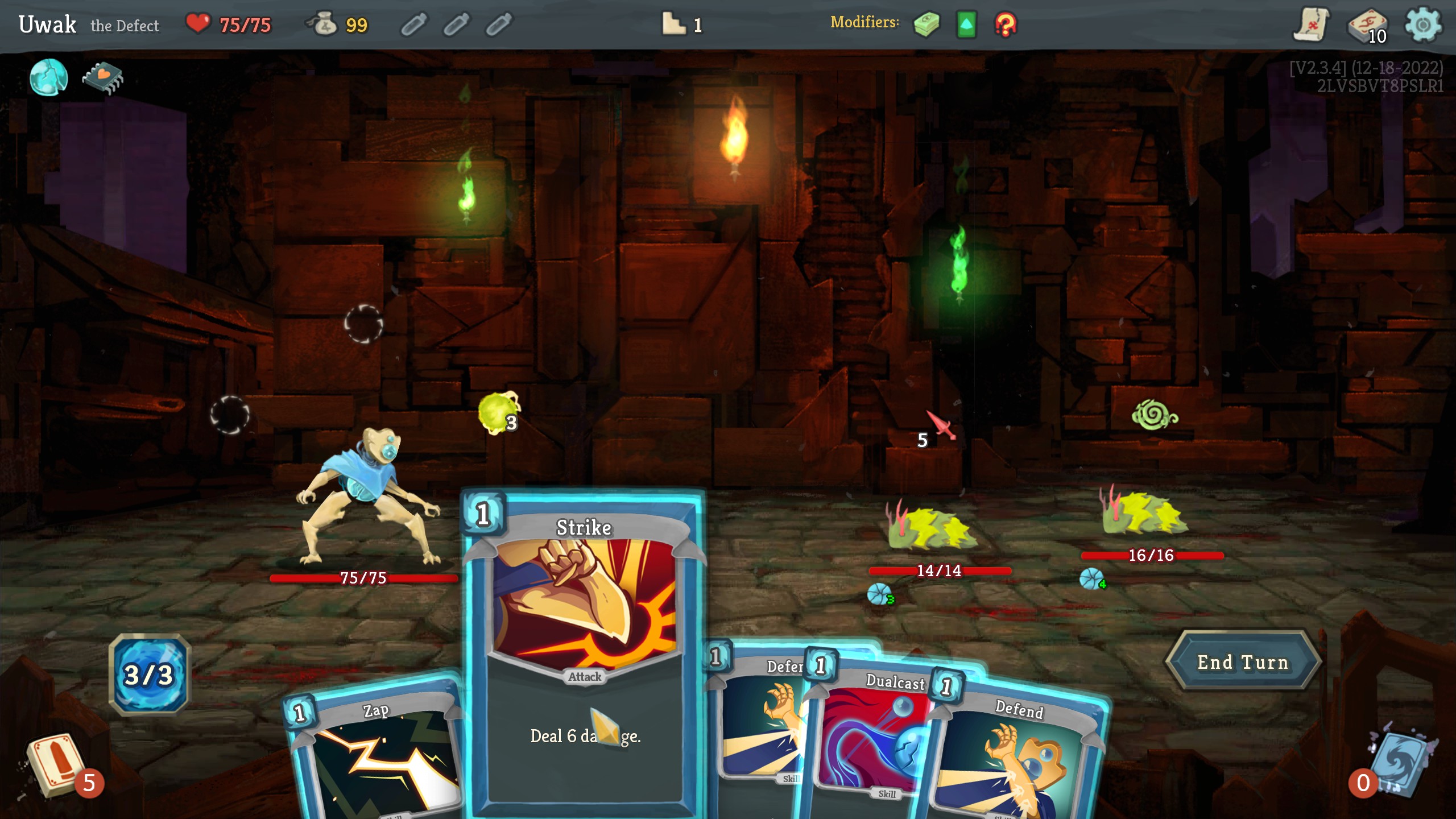
Task: Select the Strike attack card
Action: (x=584, y=654)
